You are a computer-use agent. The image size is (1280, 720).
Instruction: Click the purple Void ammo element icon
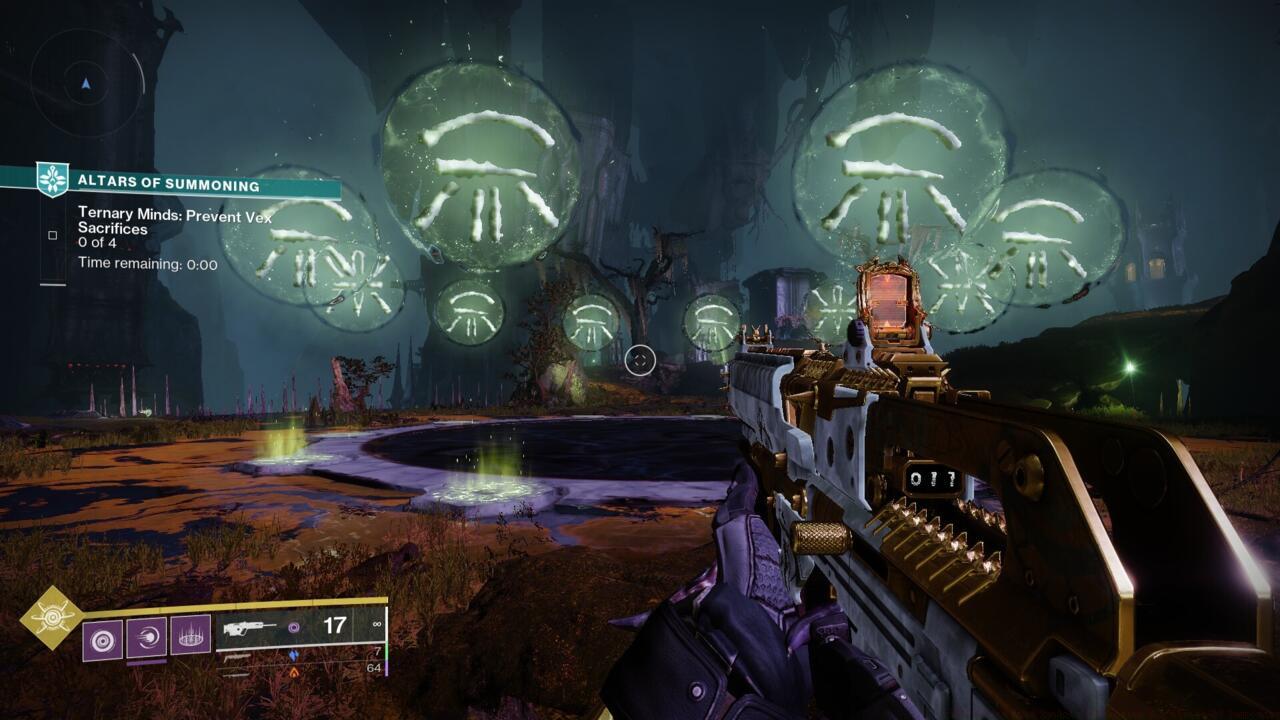(x=293, y=628)
